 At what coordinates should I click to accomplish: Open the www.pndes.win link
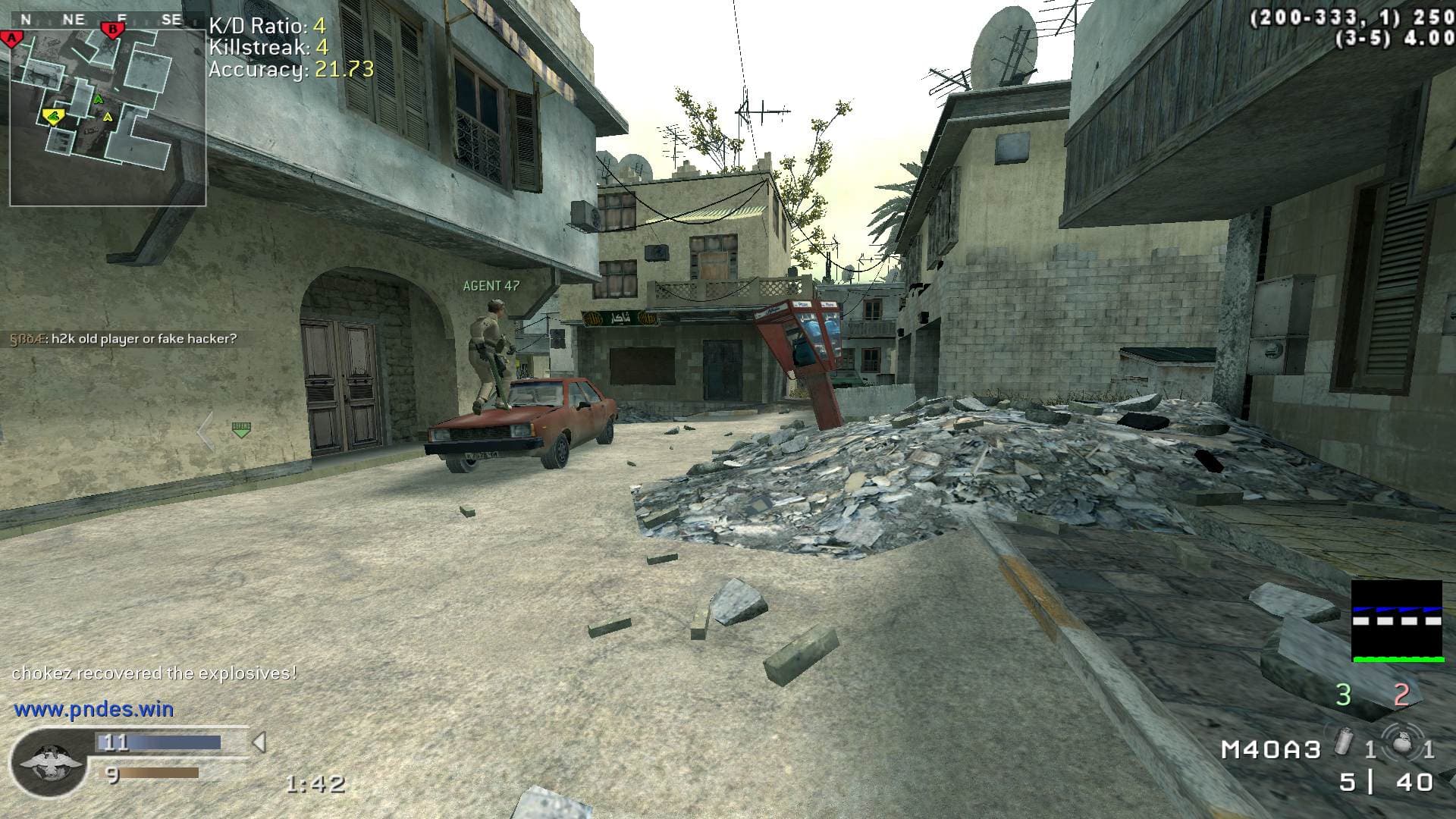point(94,710)
